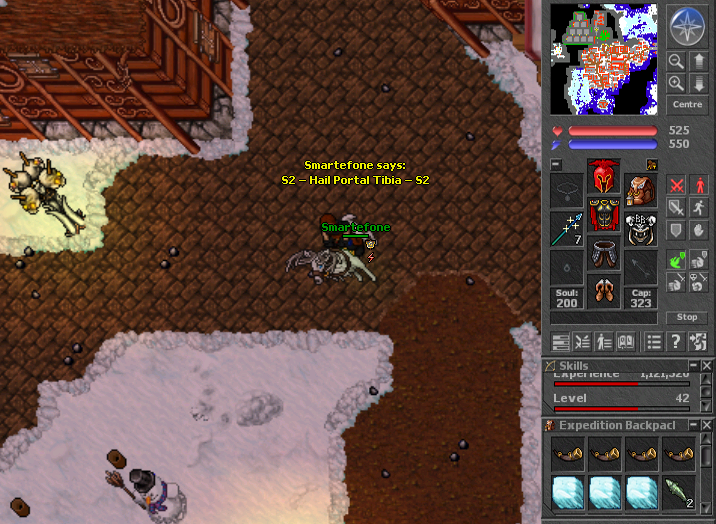Select the fish item in backpack
Viewport: 716px width, 524px height.
[x=678, y=492]
